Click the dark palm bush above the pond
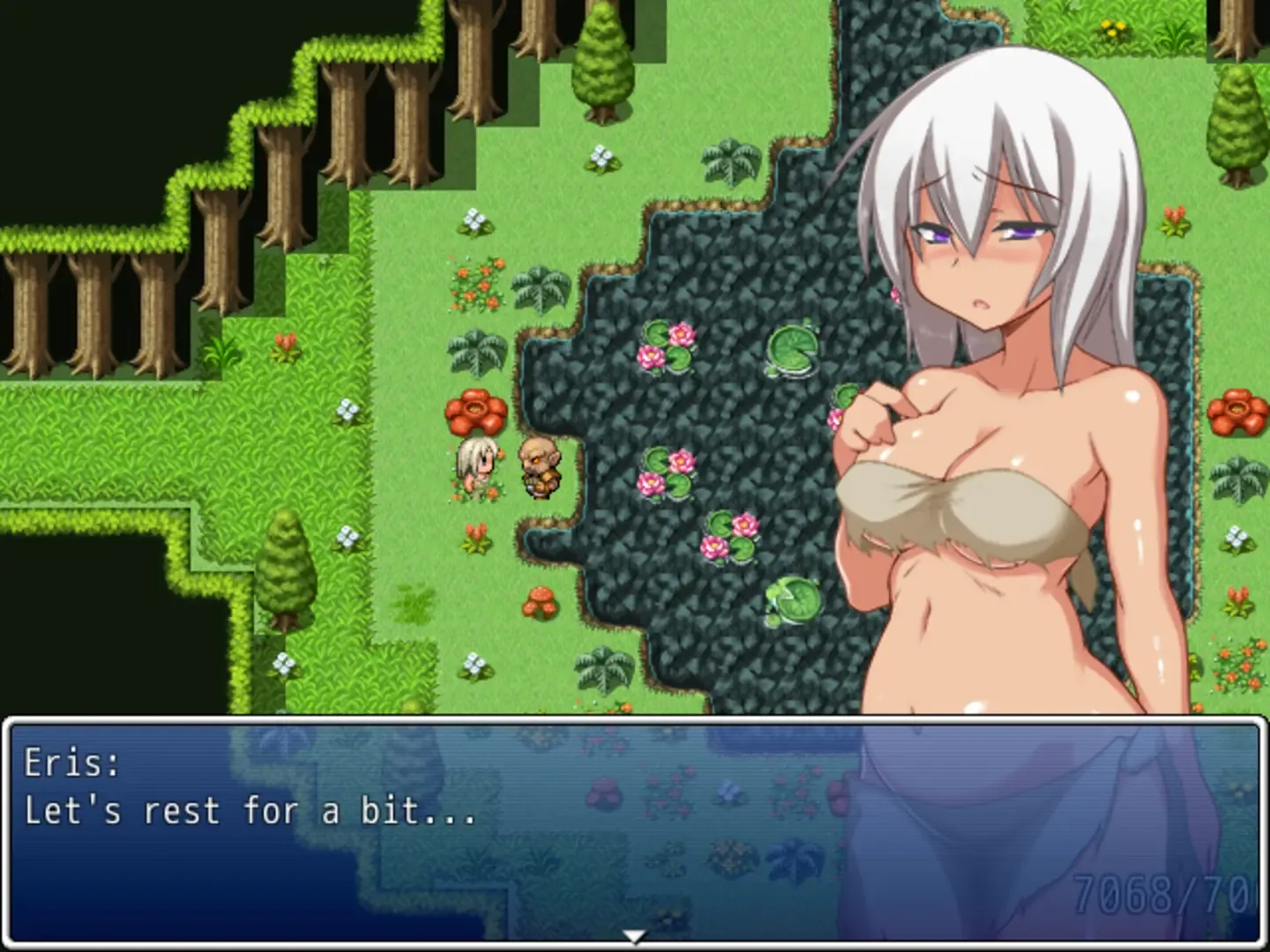Image resolution: width=1270 pixels, height=952 pixels. [x=728, y=161]
